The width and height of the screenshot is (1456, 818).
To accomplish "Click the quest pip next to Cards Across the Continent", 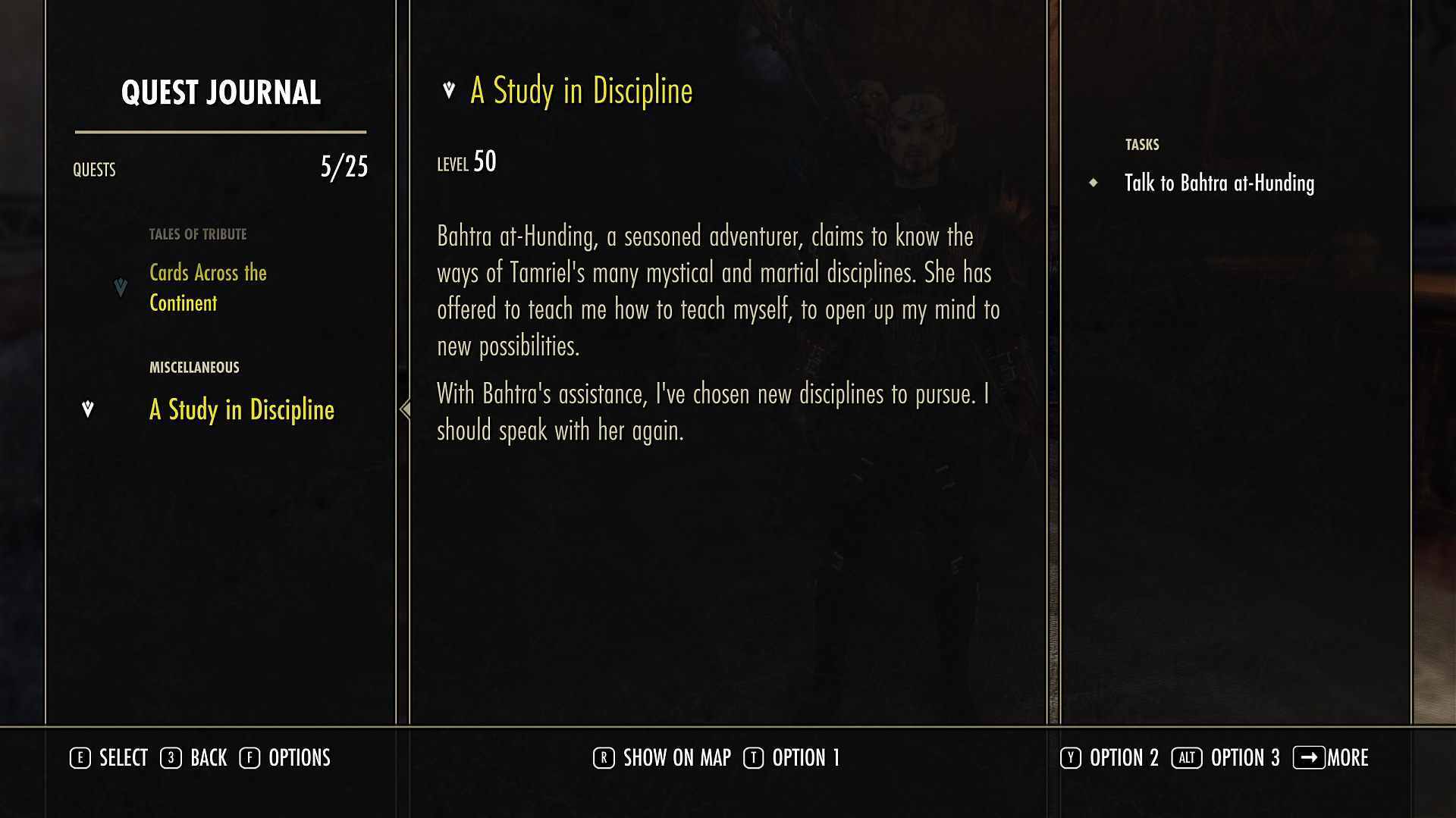I will point(121,288).
